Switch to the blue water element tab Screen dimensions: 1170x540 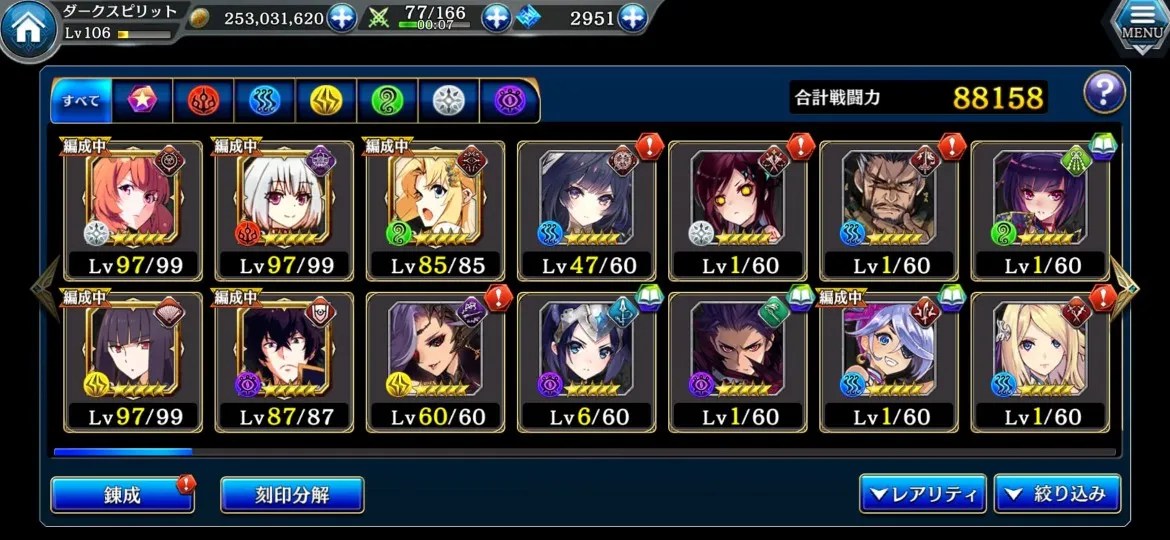point(264,100)
